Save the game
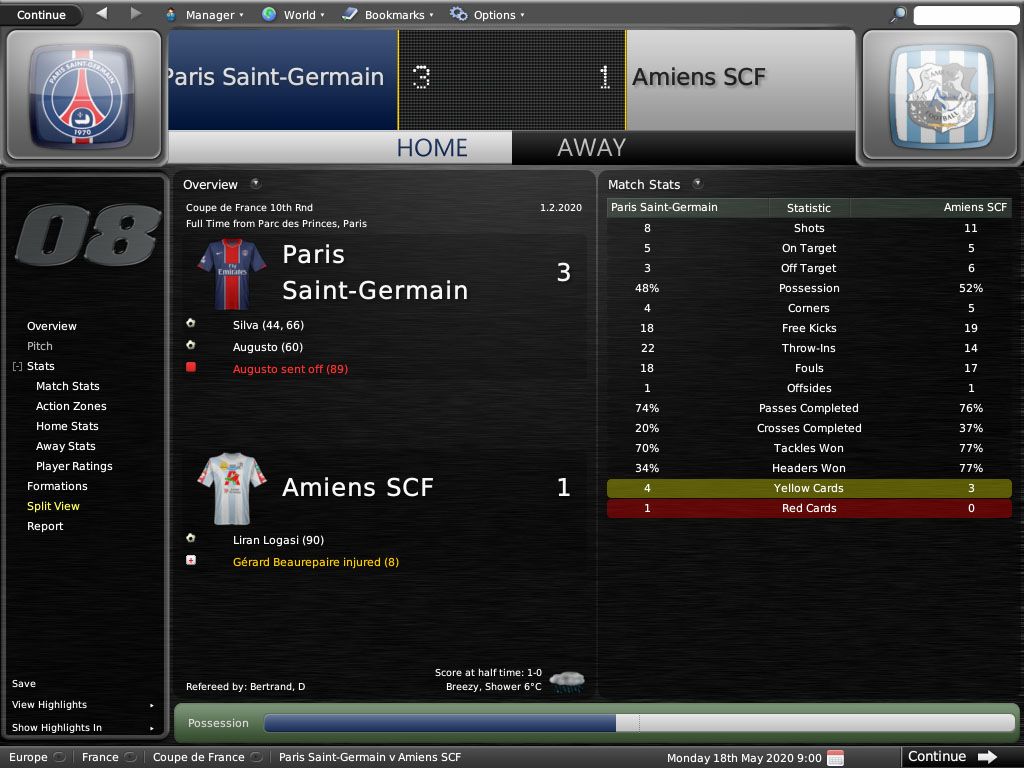 tap(24, 684)
